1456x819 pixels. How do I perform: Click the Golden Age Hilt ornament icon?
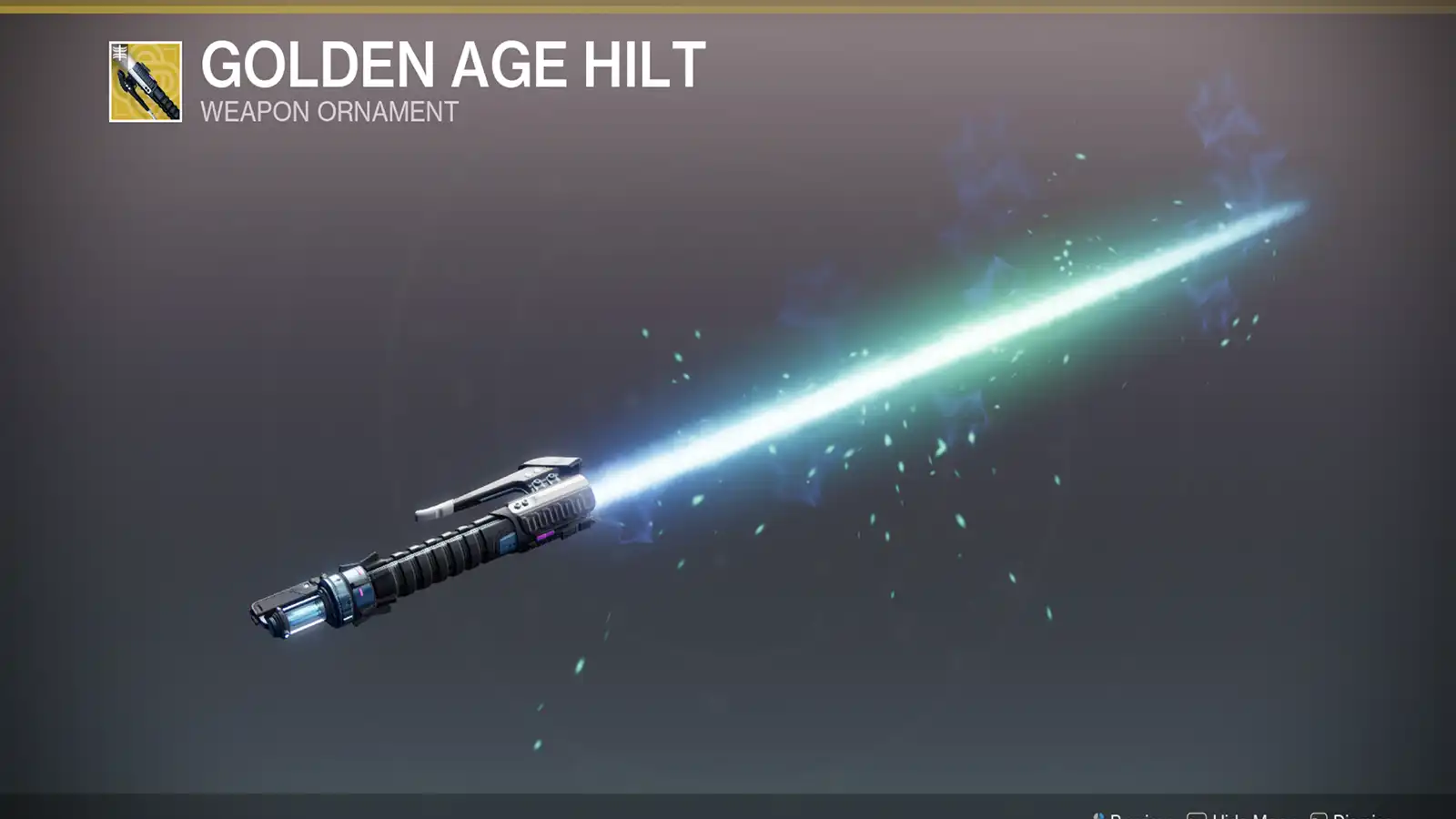coord(146,82)
